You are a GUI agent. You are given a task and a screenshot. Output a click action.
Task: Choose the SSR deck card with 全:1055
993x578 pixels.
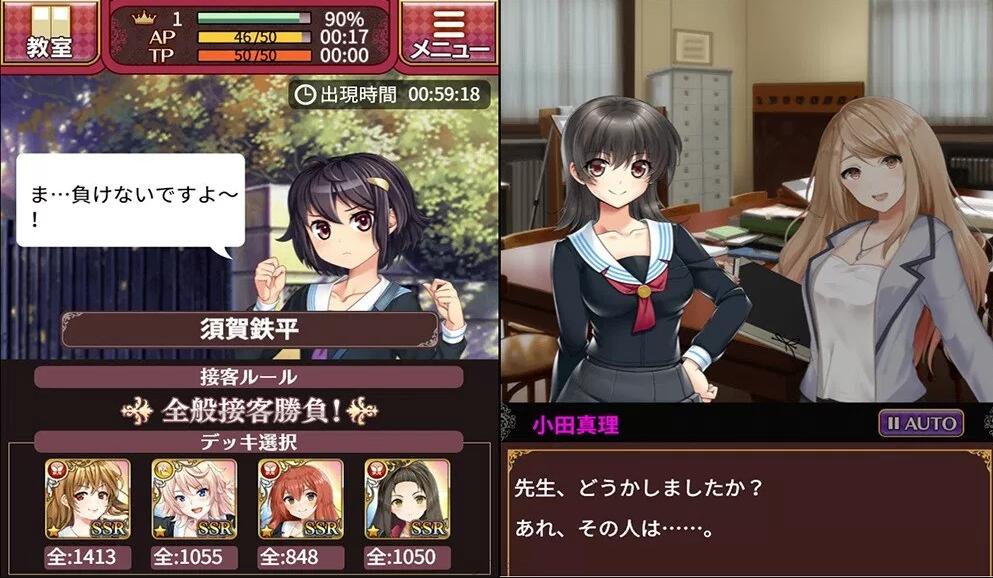click(193, 500)
